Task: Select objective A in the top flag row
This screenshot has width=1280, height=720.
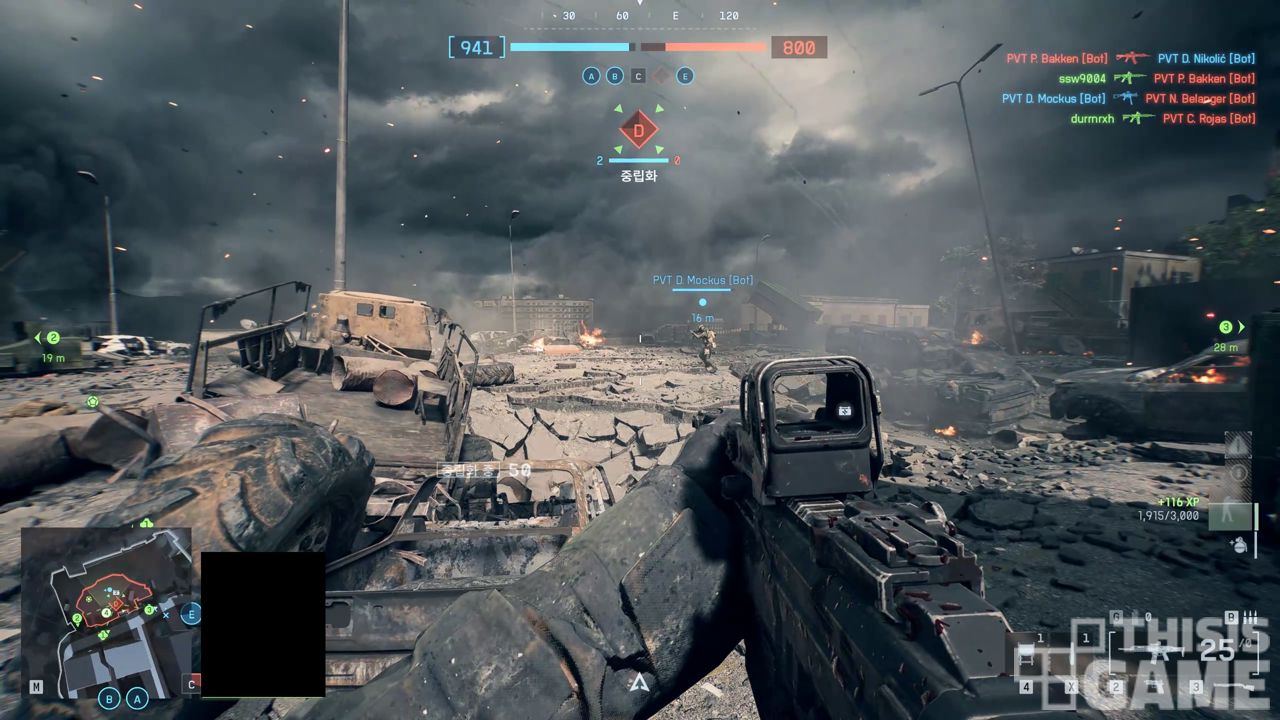Action: pos(591,76)
